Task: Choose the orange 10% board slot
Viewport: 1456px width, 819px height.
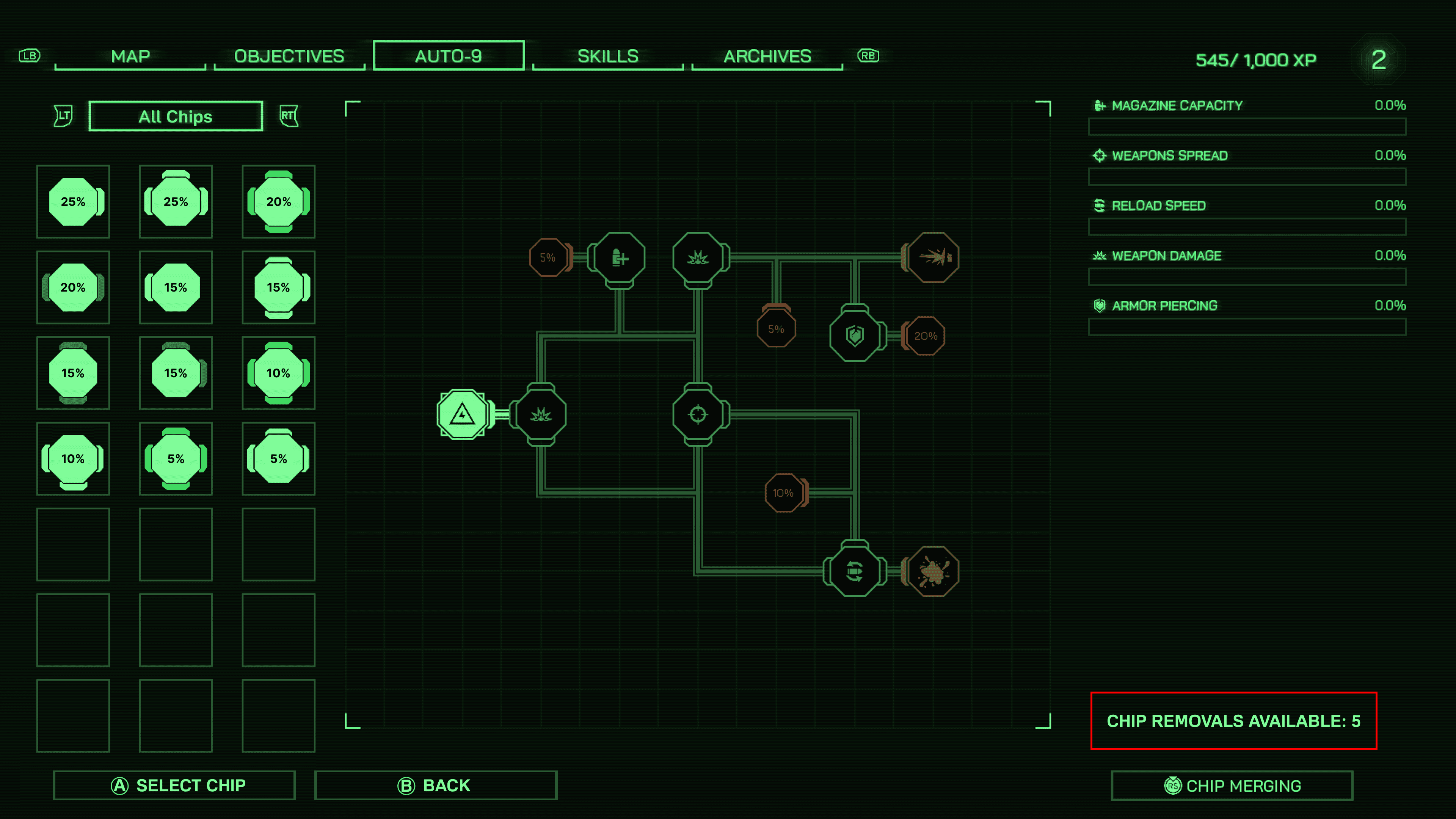Action: pos(783,493)
